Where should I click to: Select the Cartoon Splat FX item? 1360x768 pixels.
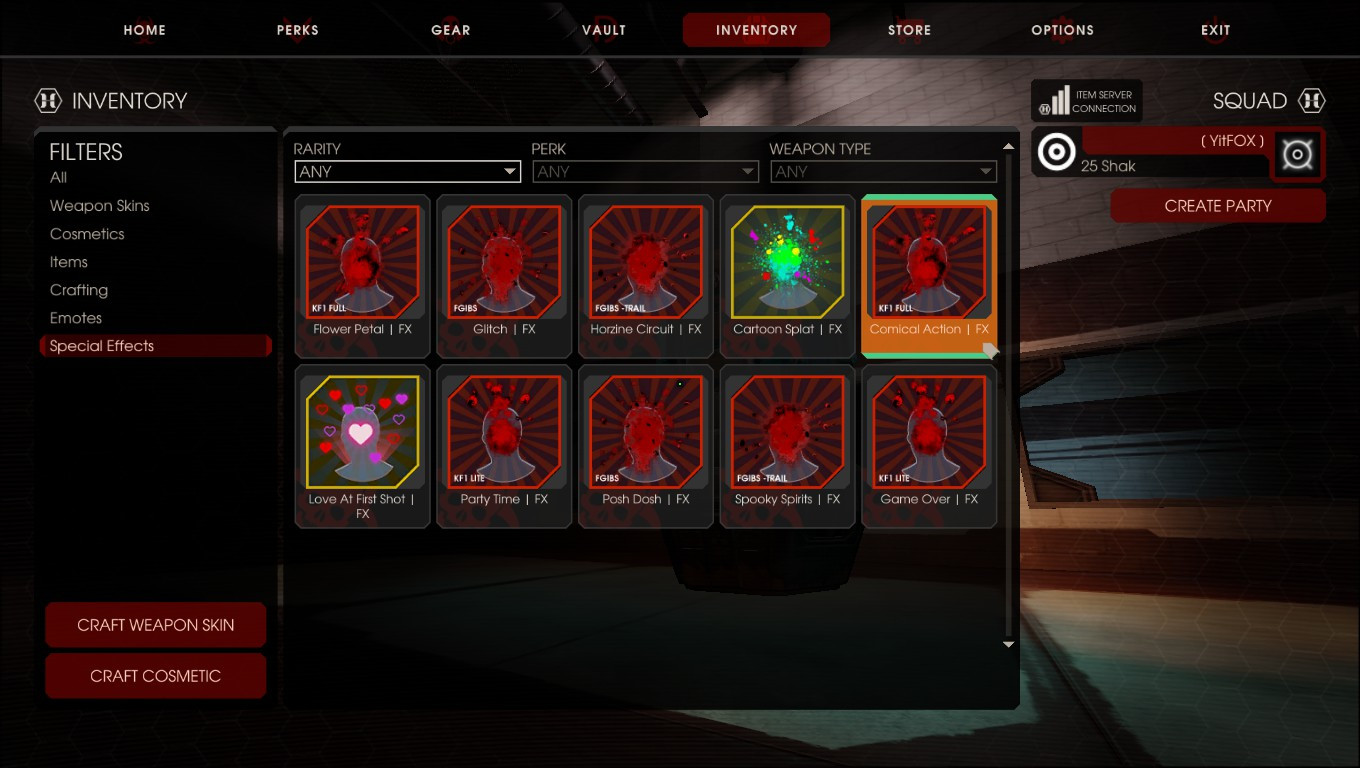click(787, 263)
